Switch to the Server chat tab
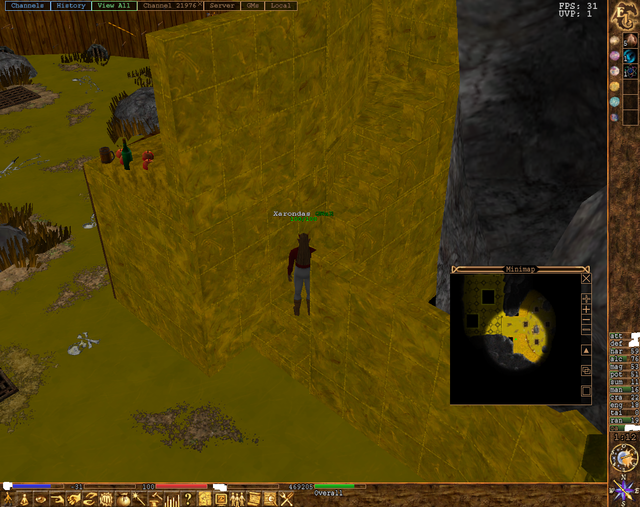640x507 pixels. click(x=221, y=6)
